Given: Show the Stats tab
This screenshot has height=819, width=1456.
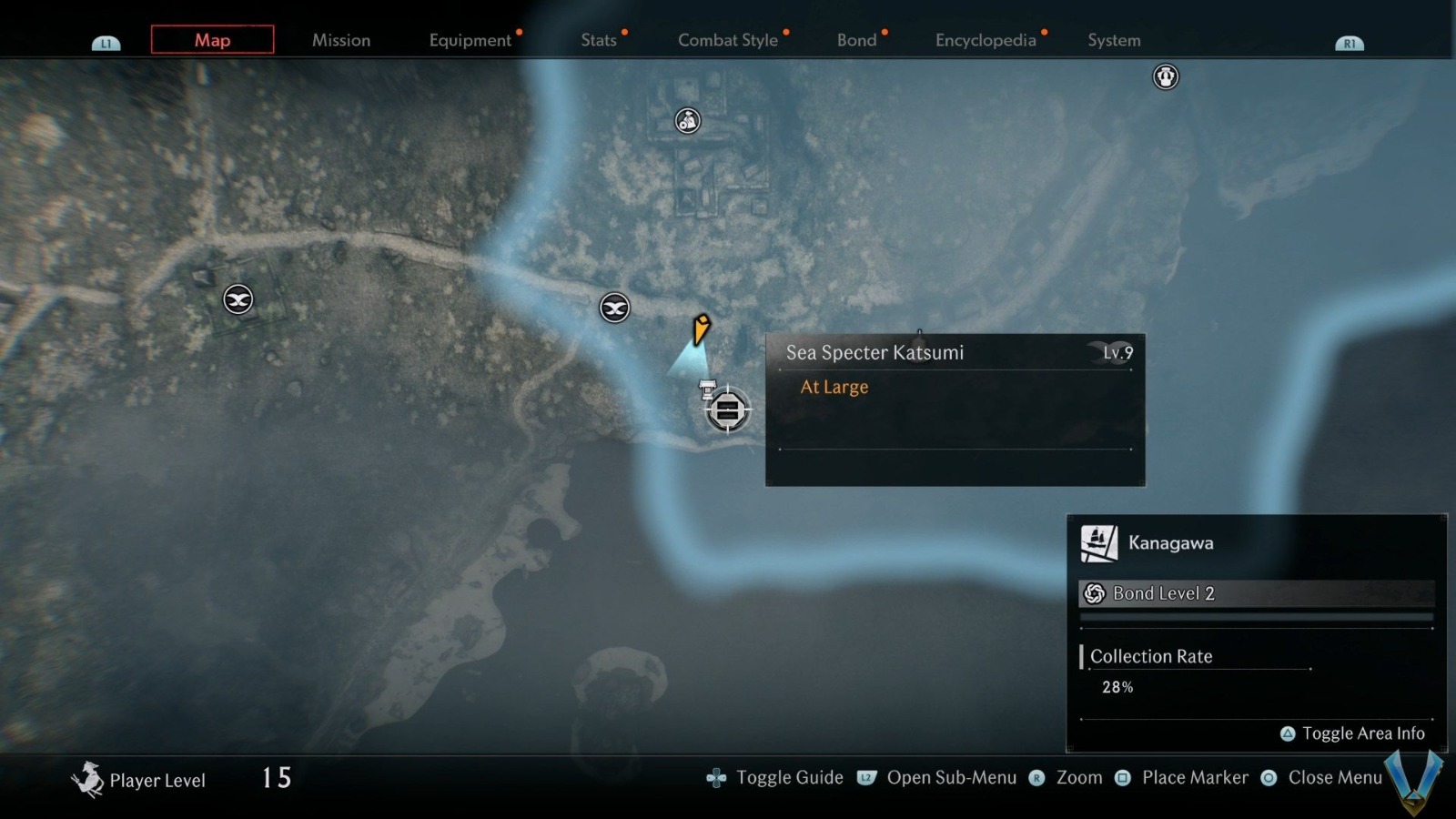Looking at the screenshot, I should (x=598, y=40).
